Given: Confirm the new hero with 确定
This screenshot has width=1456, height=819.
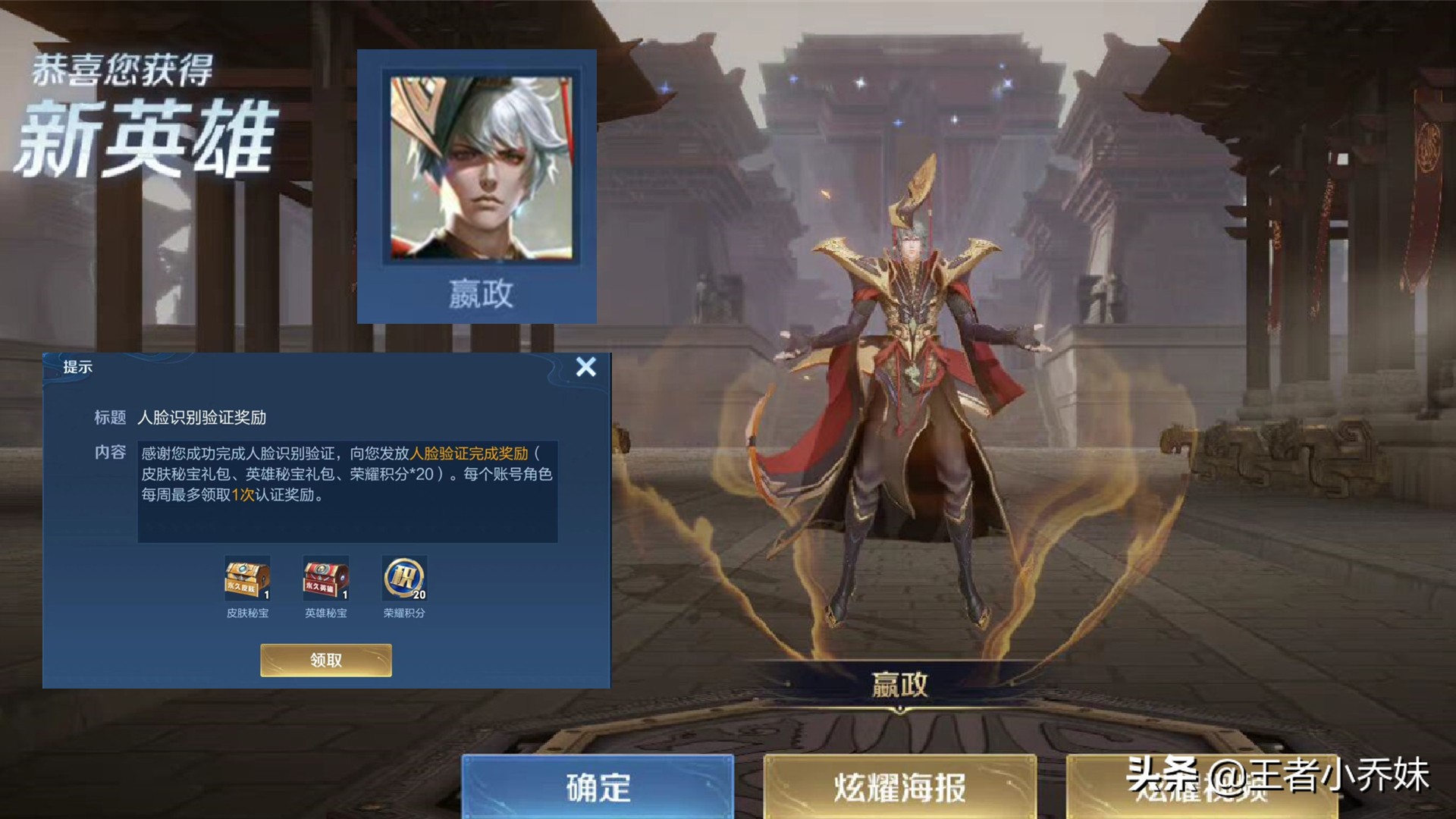Looking at the screenshot, I should (598, 787).
